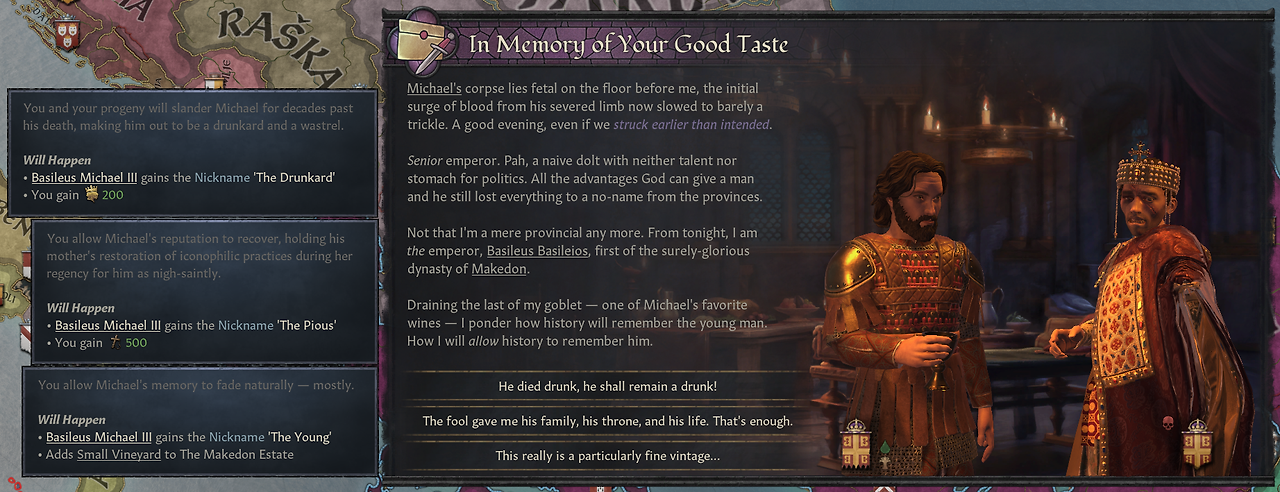Open the "Small Vineyard" link in tooltip

pos(119,455)
